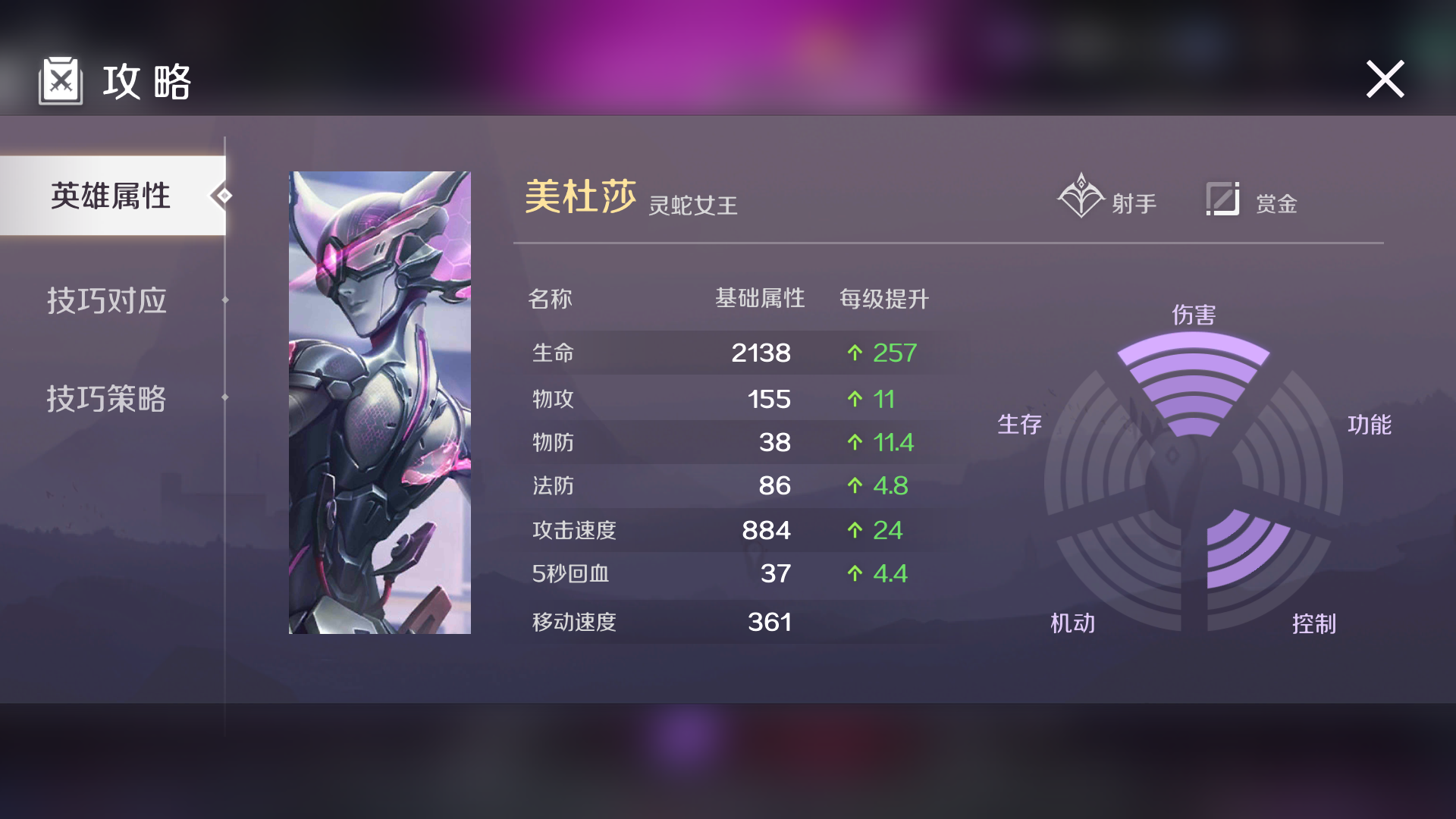Click the 伤害 damage radar label

coord(1195,315)
